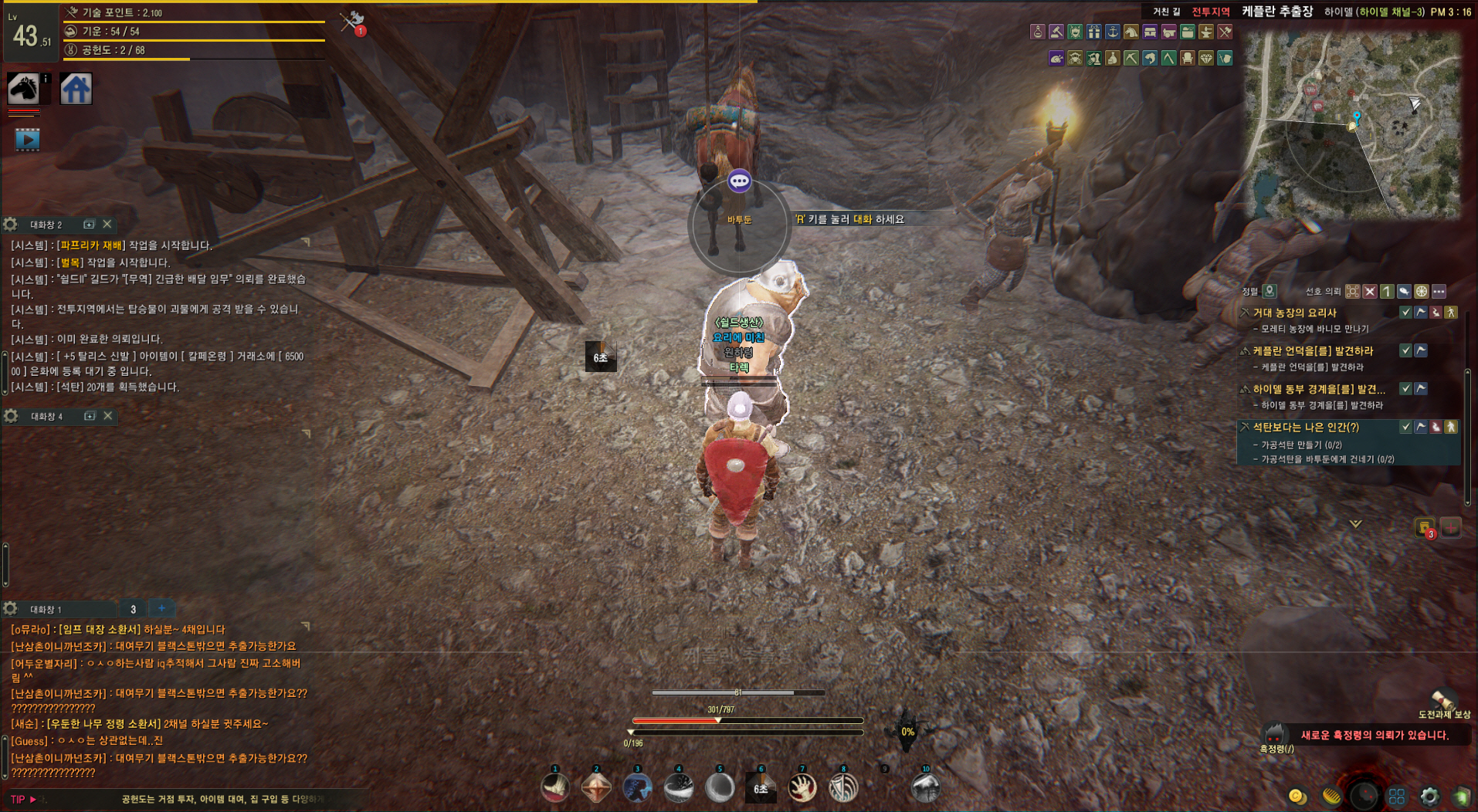Toggle the quest sort location button
This screenshot has height=812, width=1478.
(1269, 291)
